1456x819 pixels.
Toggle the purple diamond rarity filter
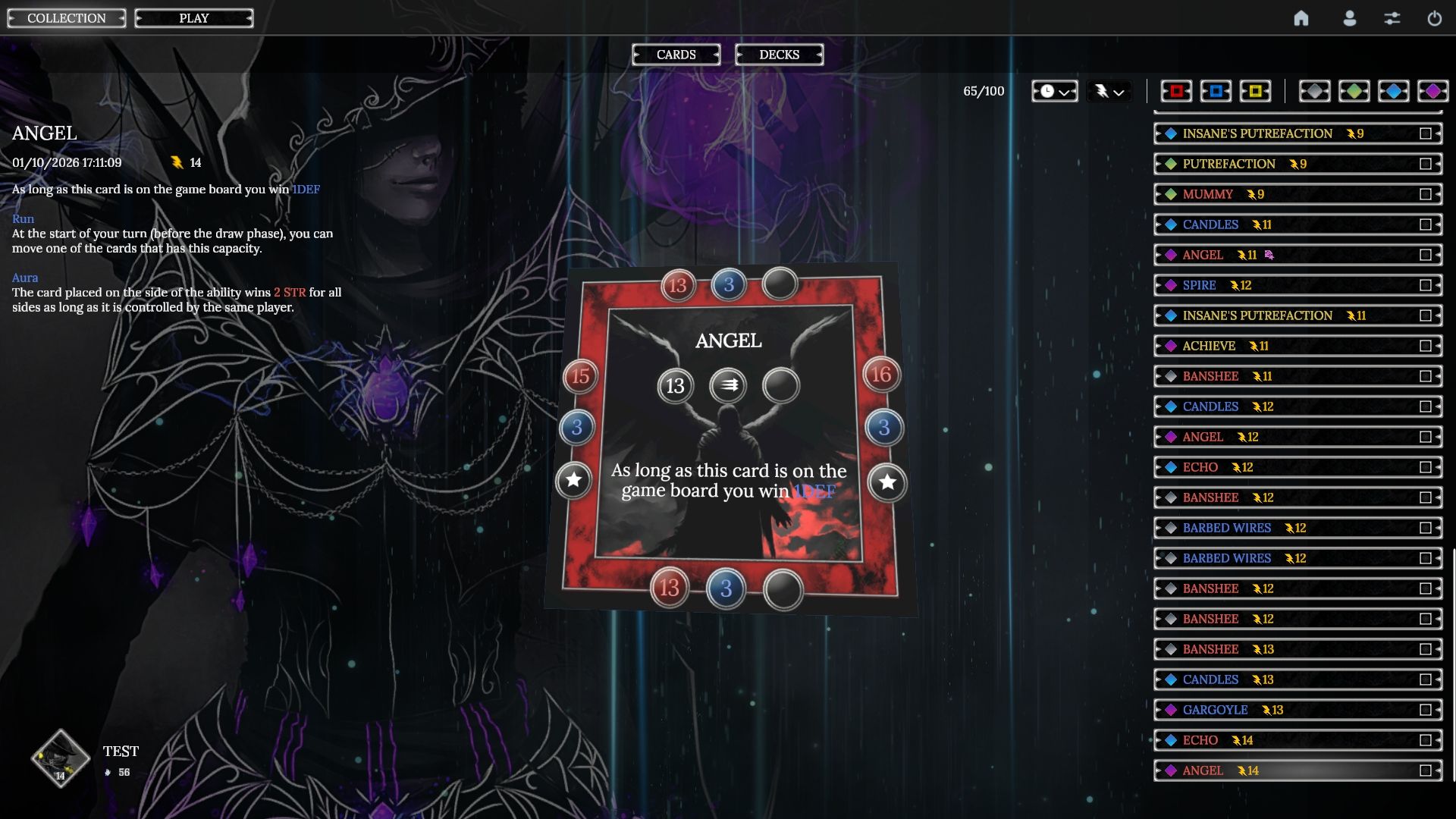[1432, 91]
